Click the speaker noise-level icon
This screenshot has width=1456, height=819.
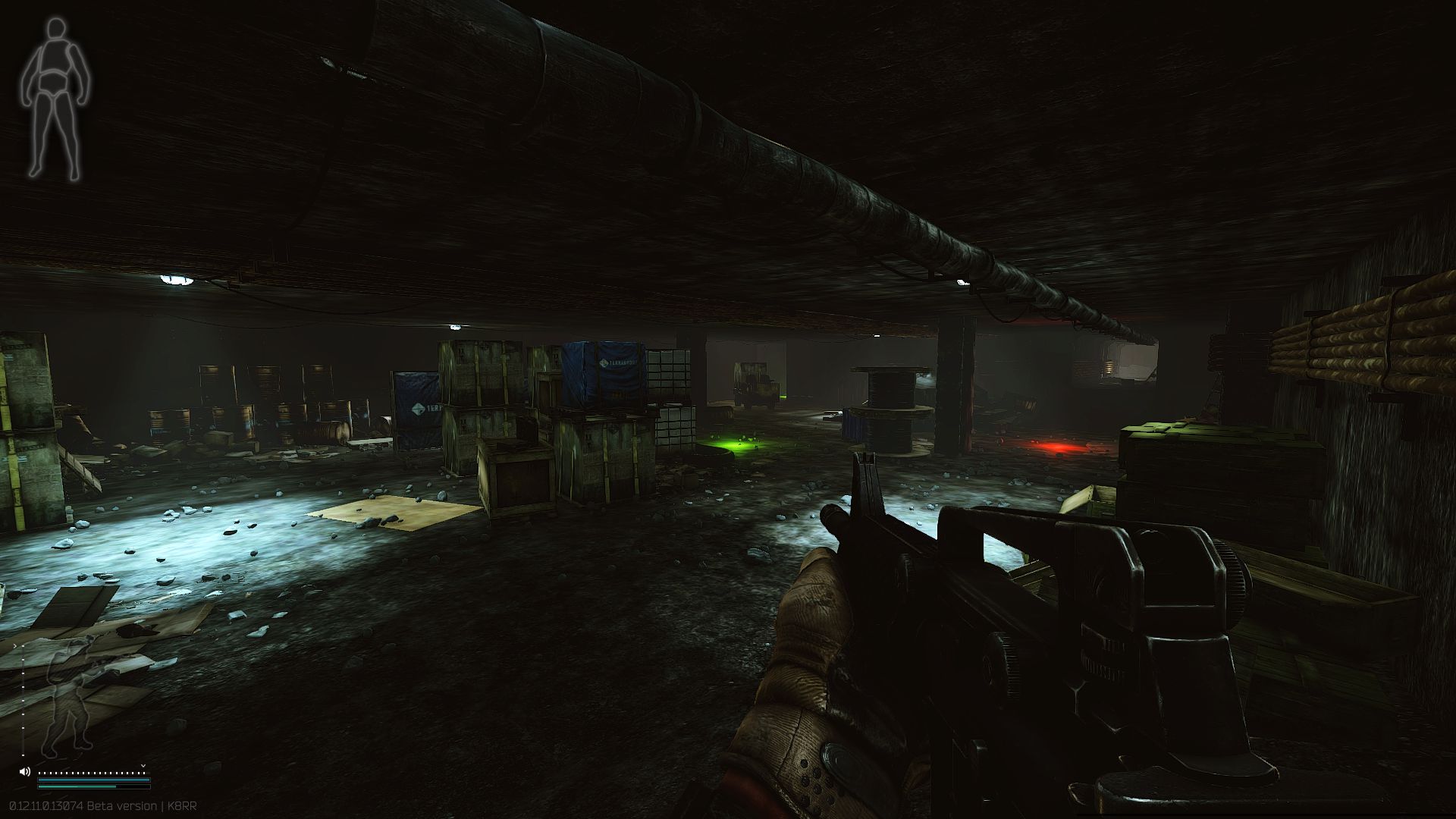[x=25, y=771]
